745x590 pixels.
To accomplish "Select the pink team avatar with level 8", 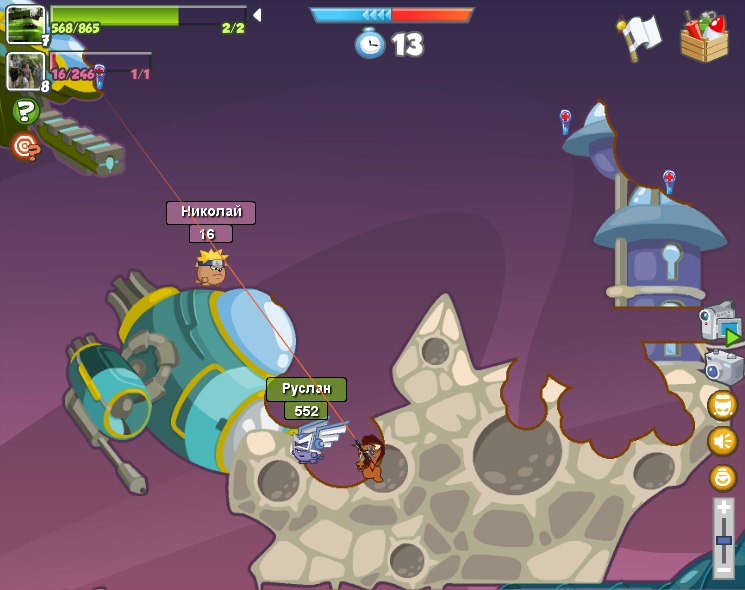I will click(26, 71).
